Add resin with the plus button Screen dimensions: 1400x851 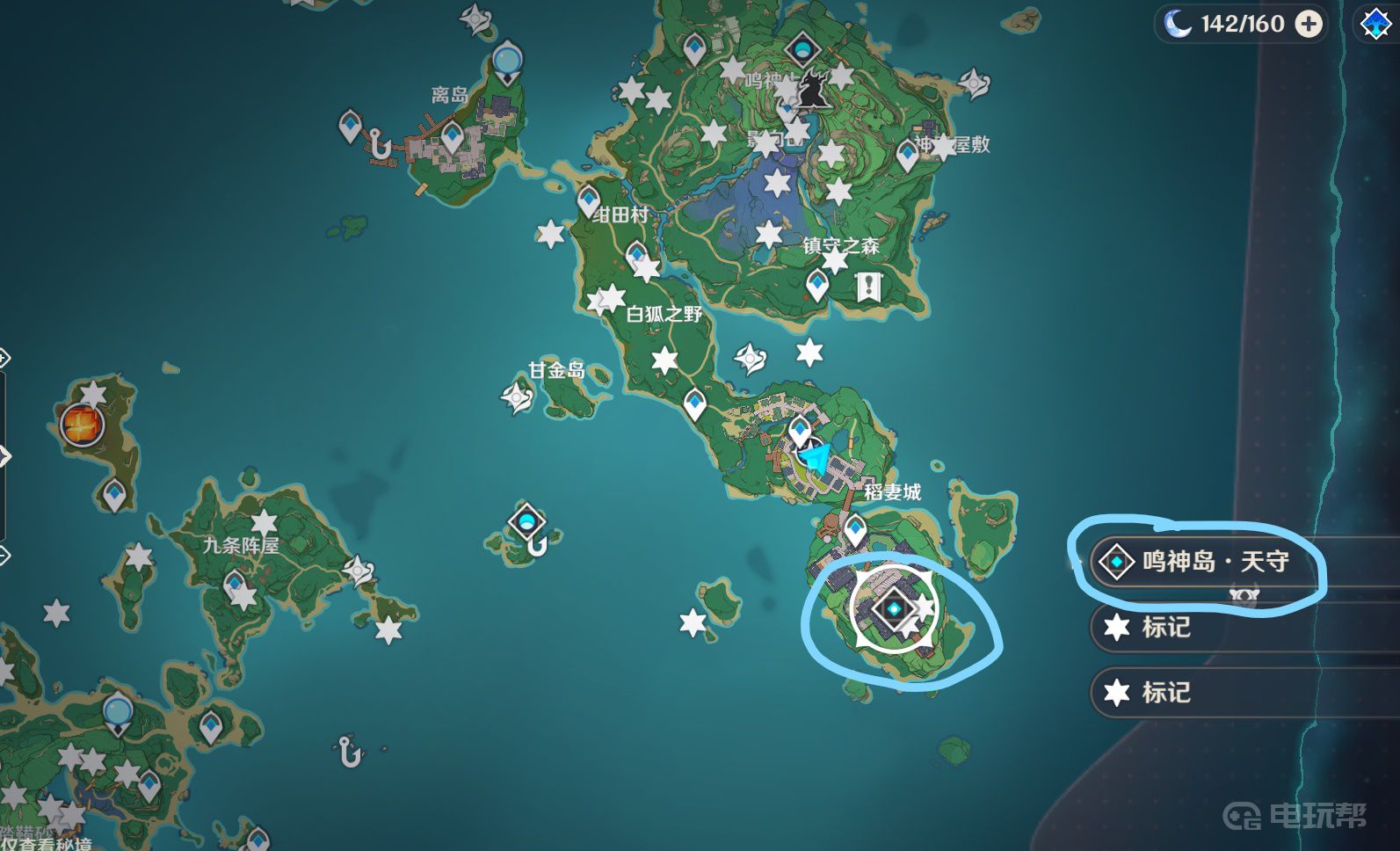[1309, 24]
